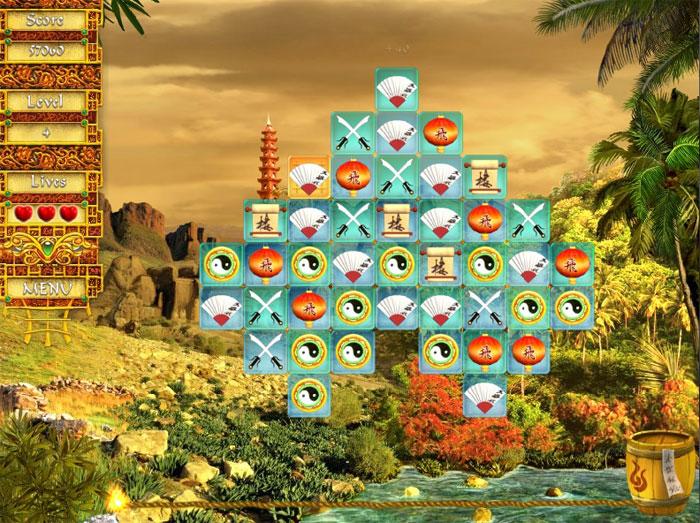Choose the lone yin-yang tile on the bottom row
Viewport: 700px width, 523px height.
pyautogui.click(x=309, y=396)
